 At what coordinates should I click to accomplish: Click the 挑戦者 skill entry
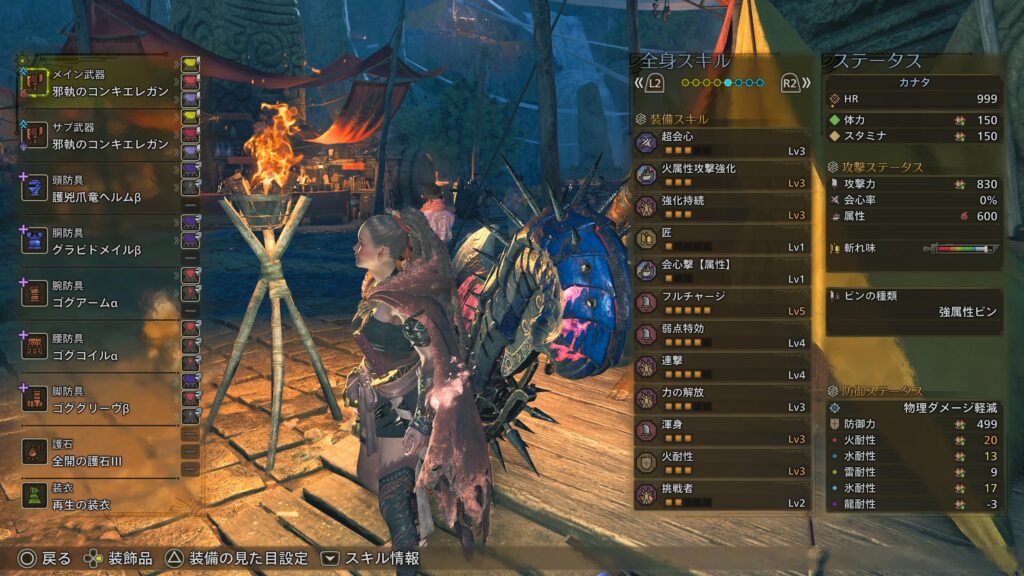click(722, 495)
